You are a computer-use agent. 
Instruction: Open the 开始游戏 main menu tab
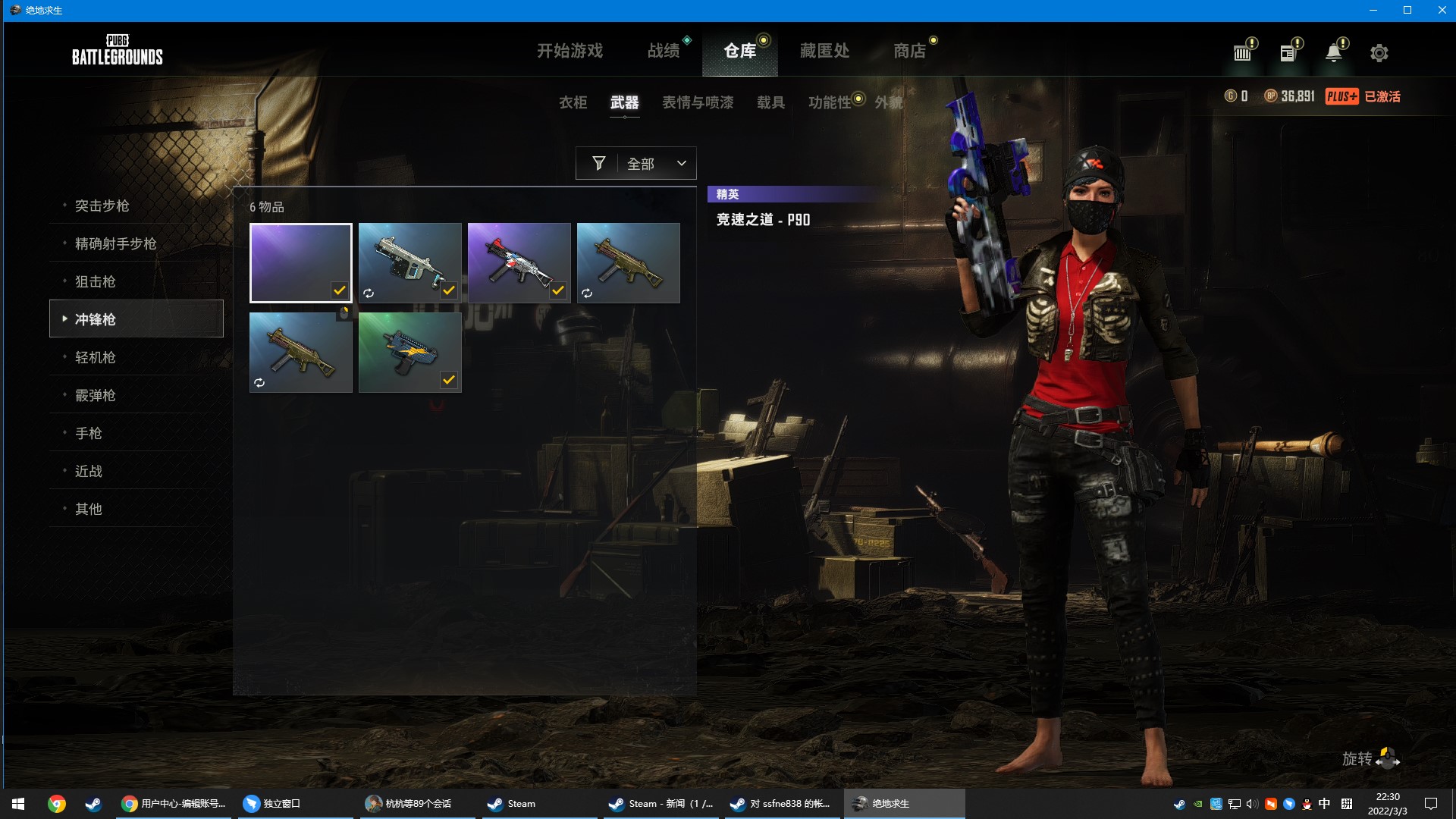pyautogui.click(x=570, y=51)
